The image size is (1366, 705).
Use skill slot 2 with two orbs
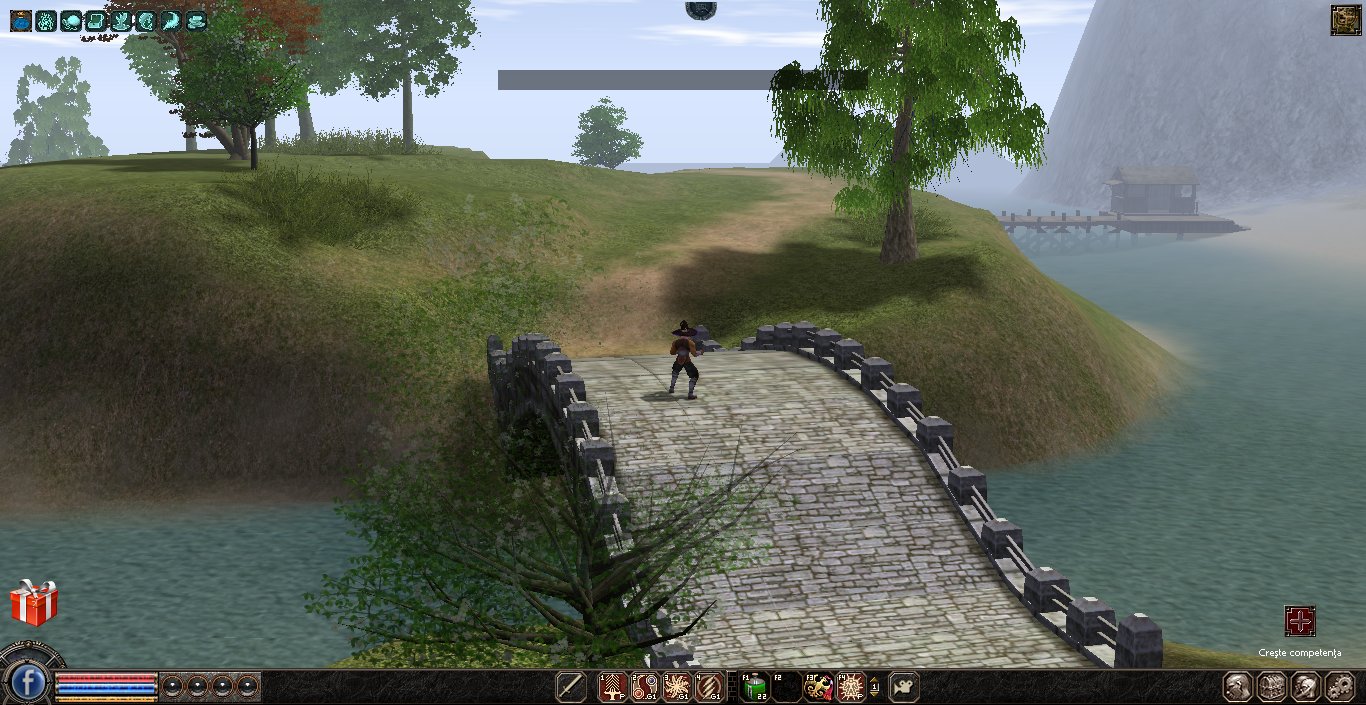645,687
